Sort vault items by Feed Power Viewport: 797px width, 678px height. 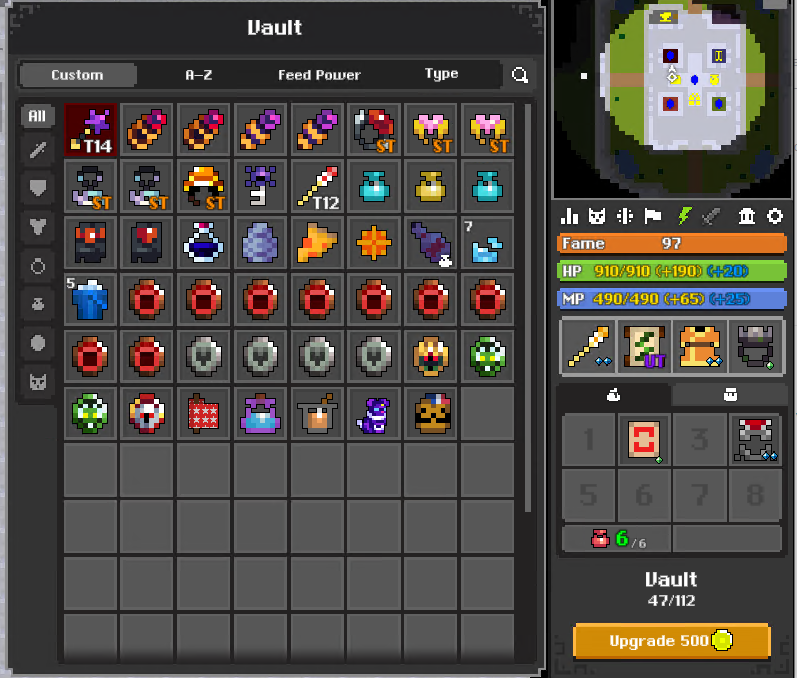click(x=319, y=75)
